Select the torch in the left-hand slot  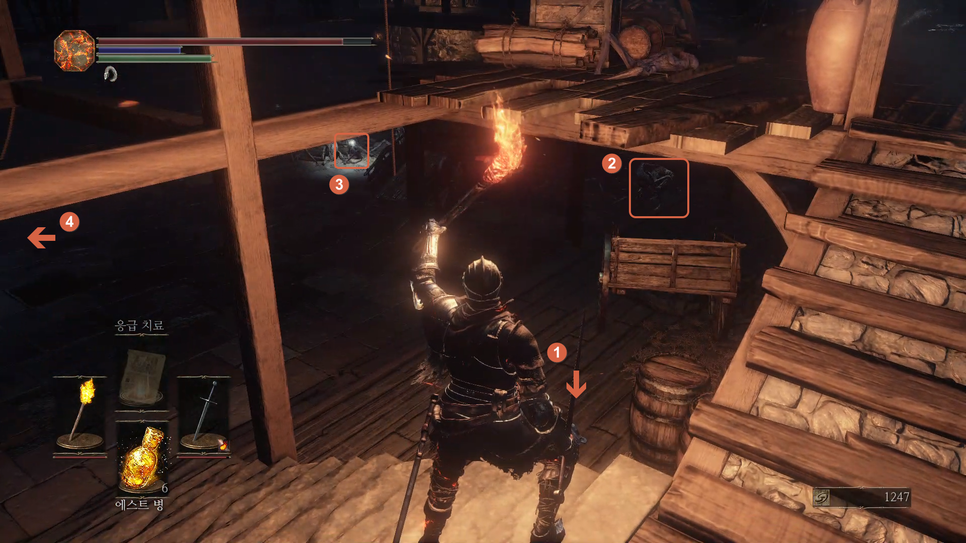(x=81, y=415)
